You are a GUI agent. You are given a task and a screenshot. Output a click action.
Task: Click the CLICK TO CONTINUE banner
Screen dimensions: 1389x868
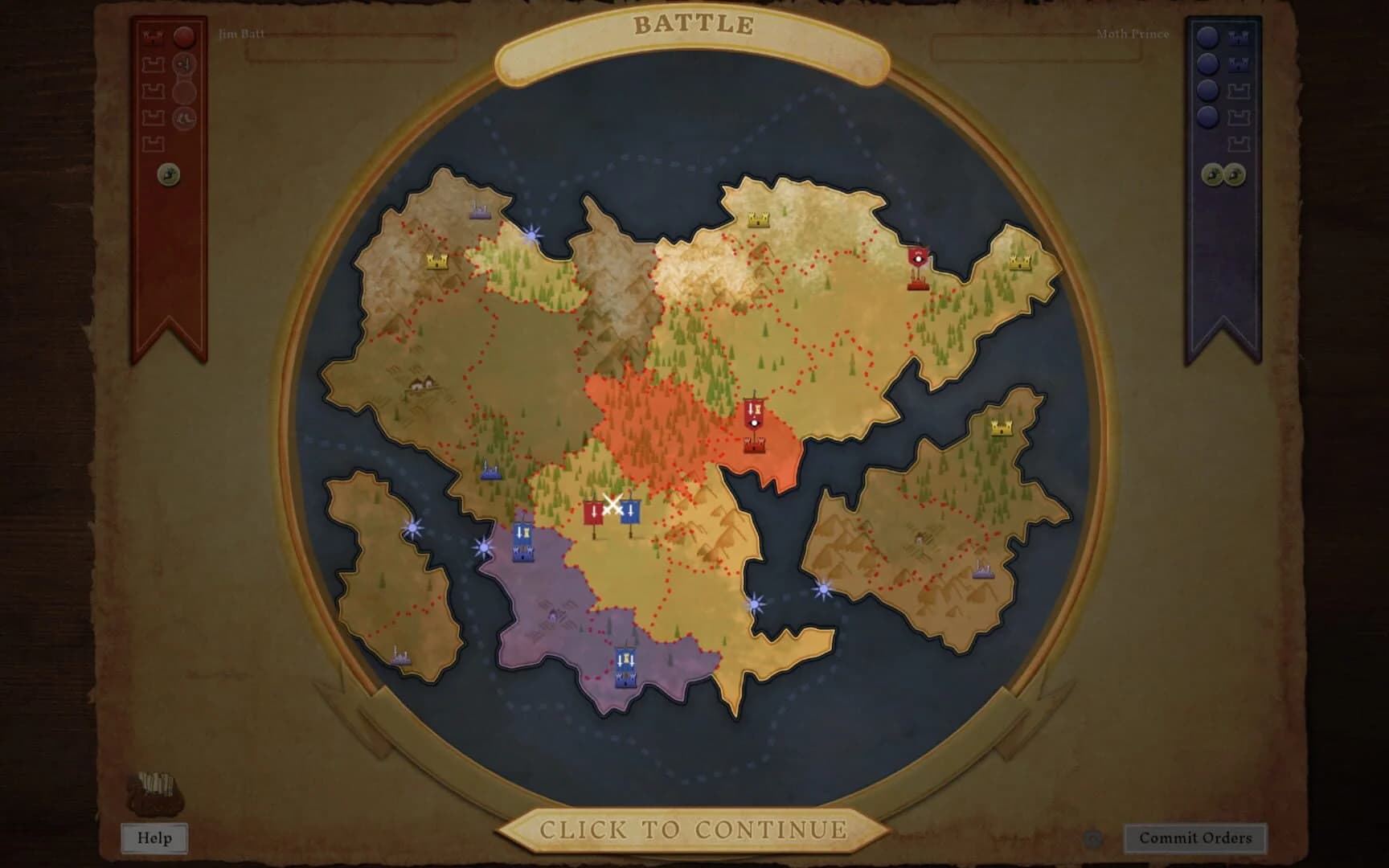(x=694, y=828)
